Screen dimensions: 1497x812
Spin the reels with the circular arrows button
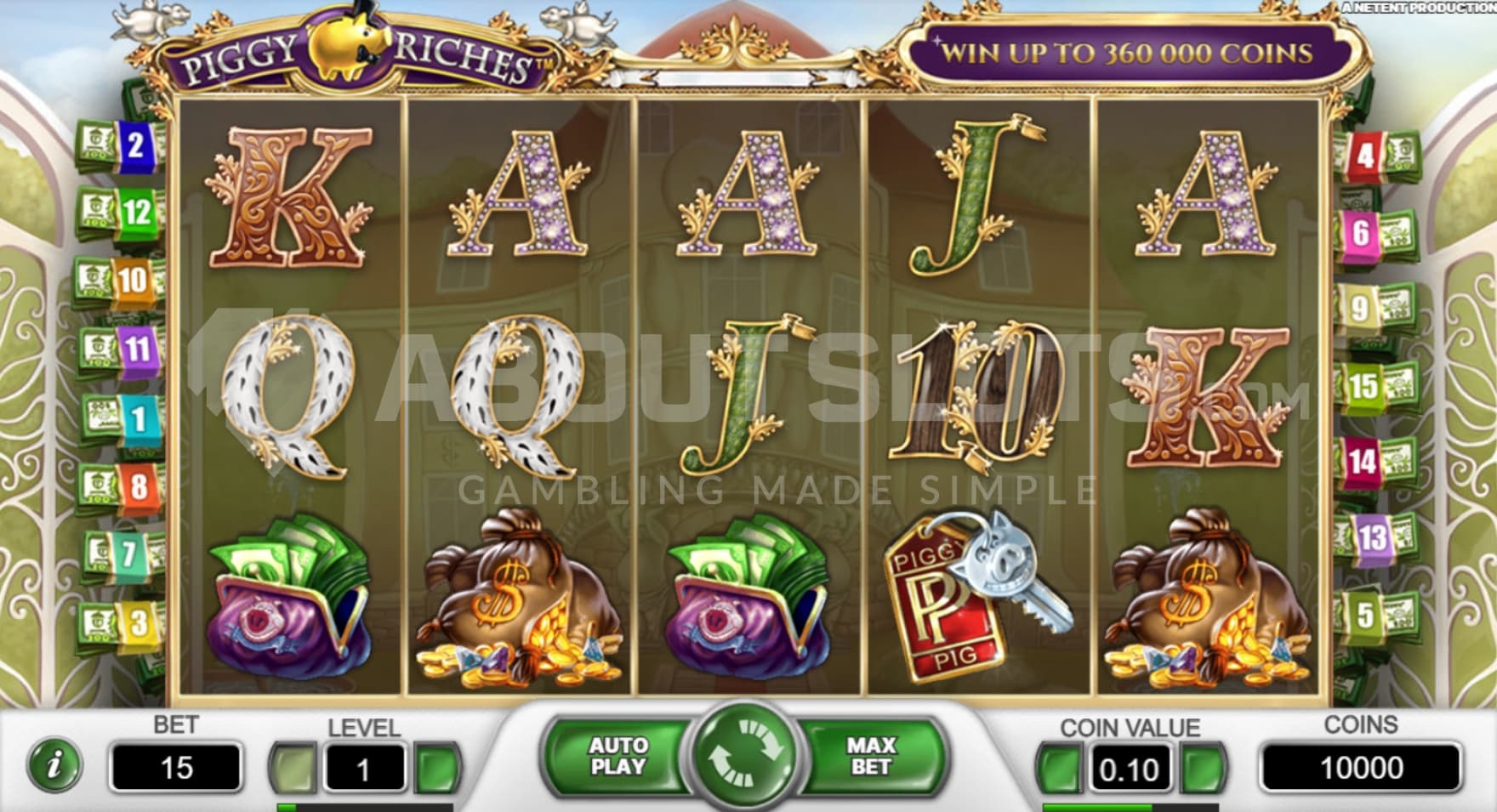[745, 753]
